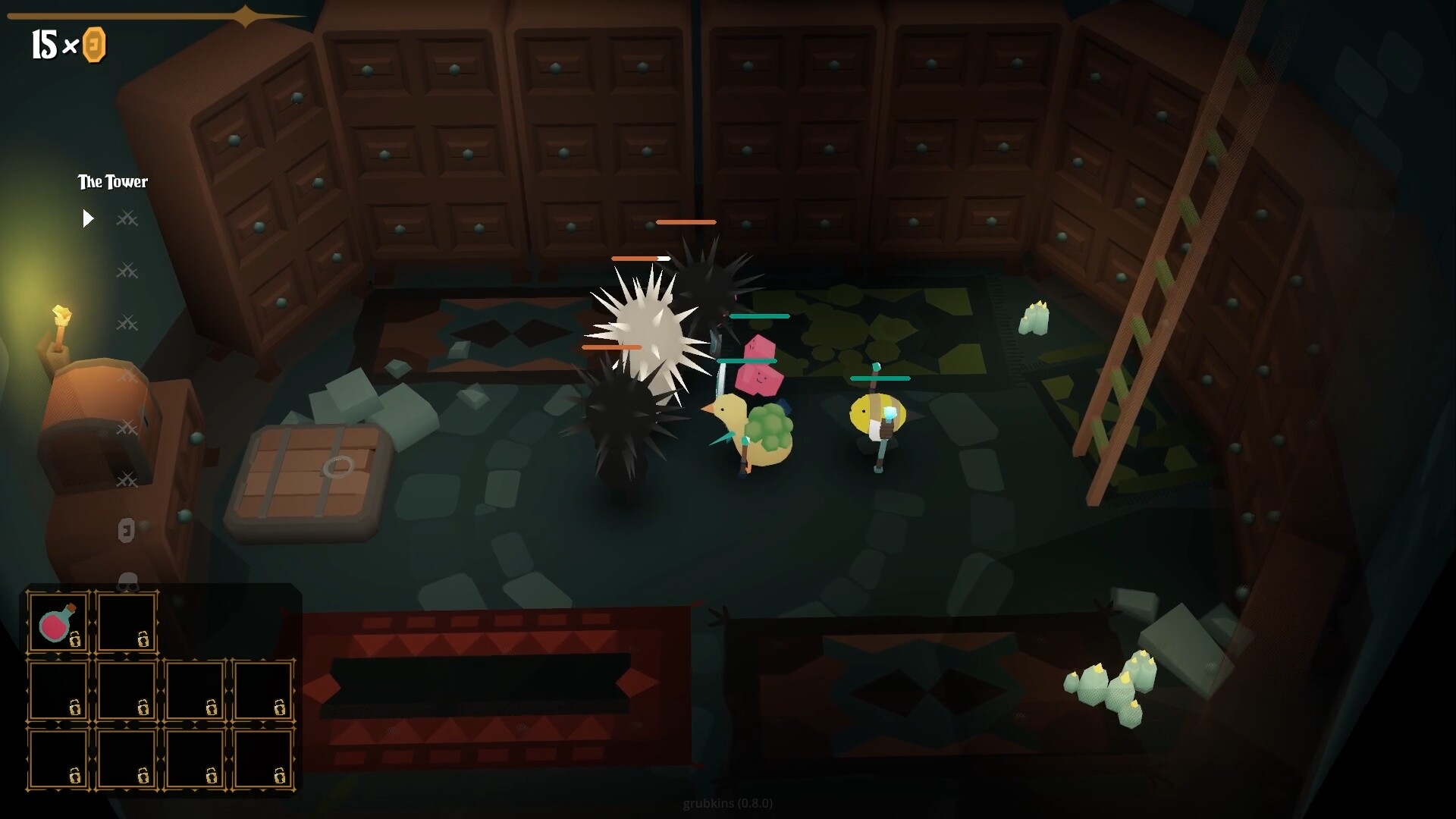The image size is (1456, 819).
Task: Select the pink potion in the inventory slot
Action: (x=55, y=624)
